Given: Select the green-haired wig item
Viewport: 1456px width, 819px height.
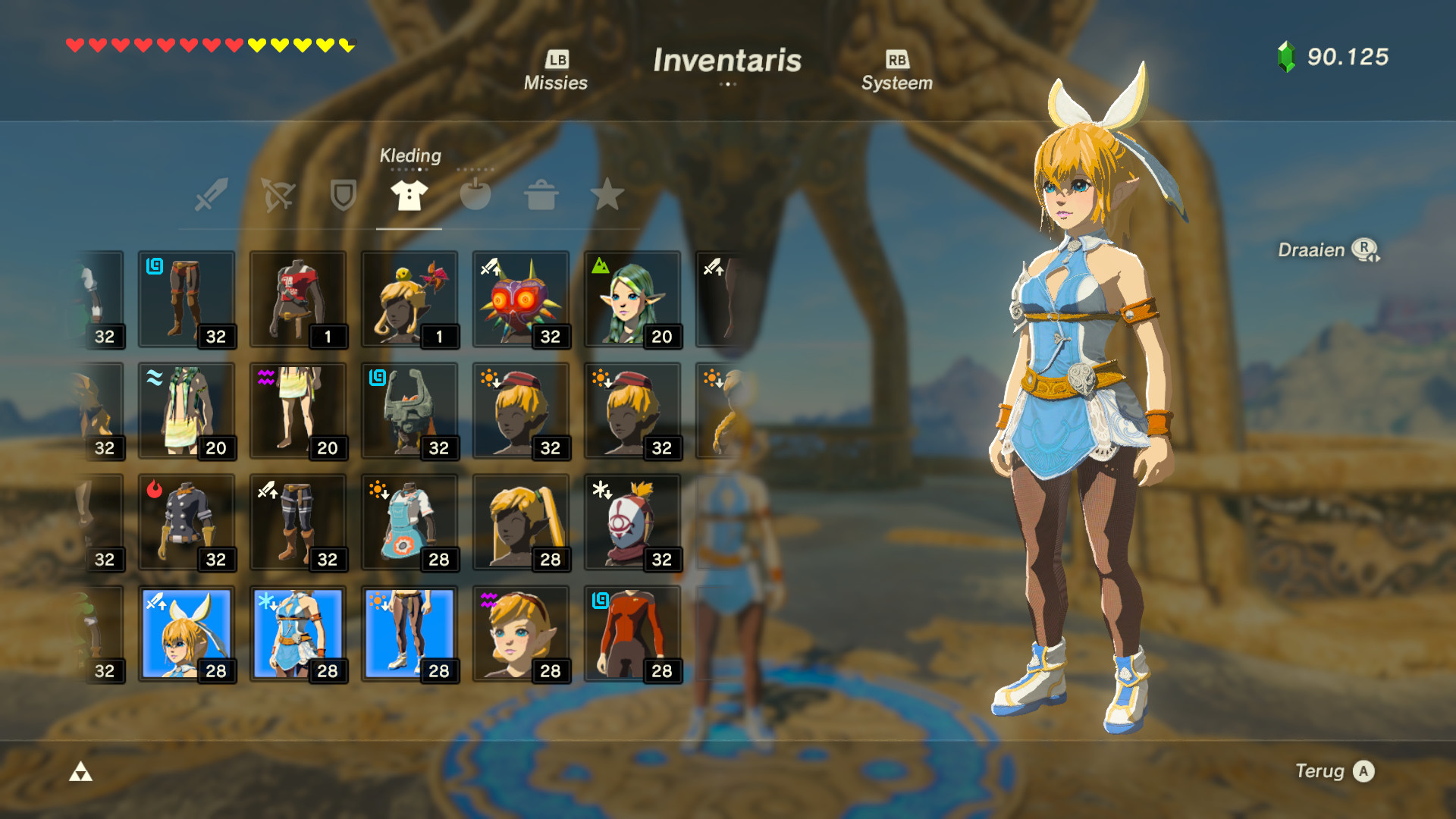Looking at the screenshot, I should pyautogui.click(x=632, y=300).
